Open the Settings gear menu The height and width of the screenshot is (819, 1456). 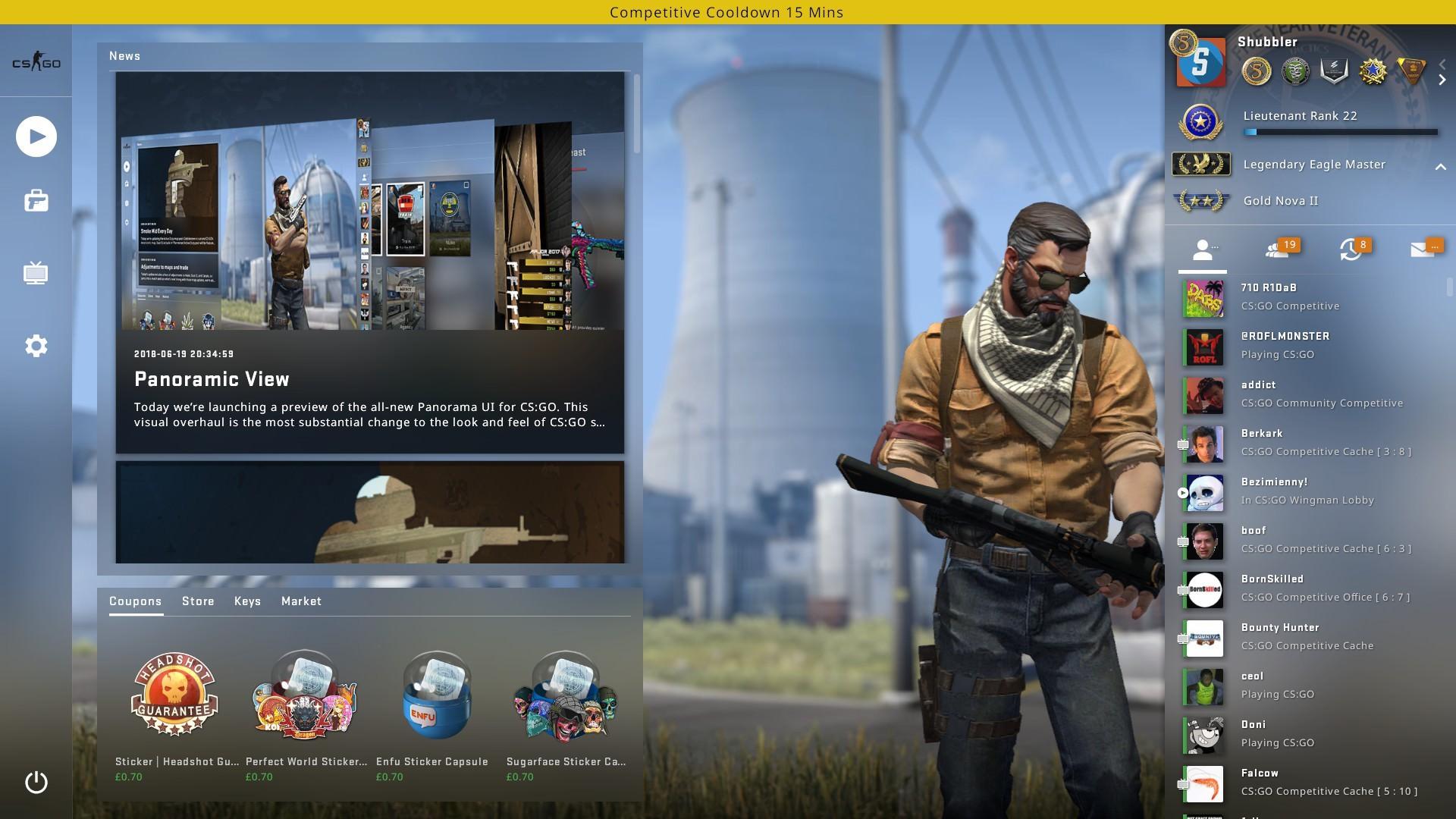[36, 346]
